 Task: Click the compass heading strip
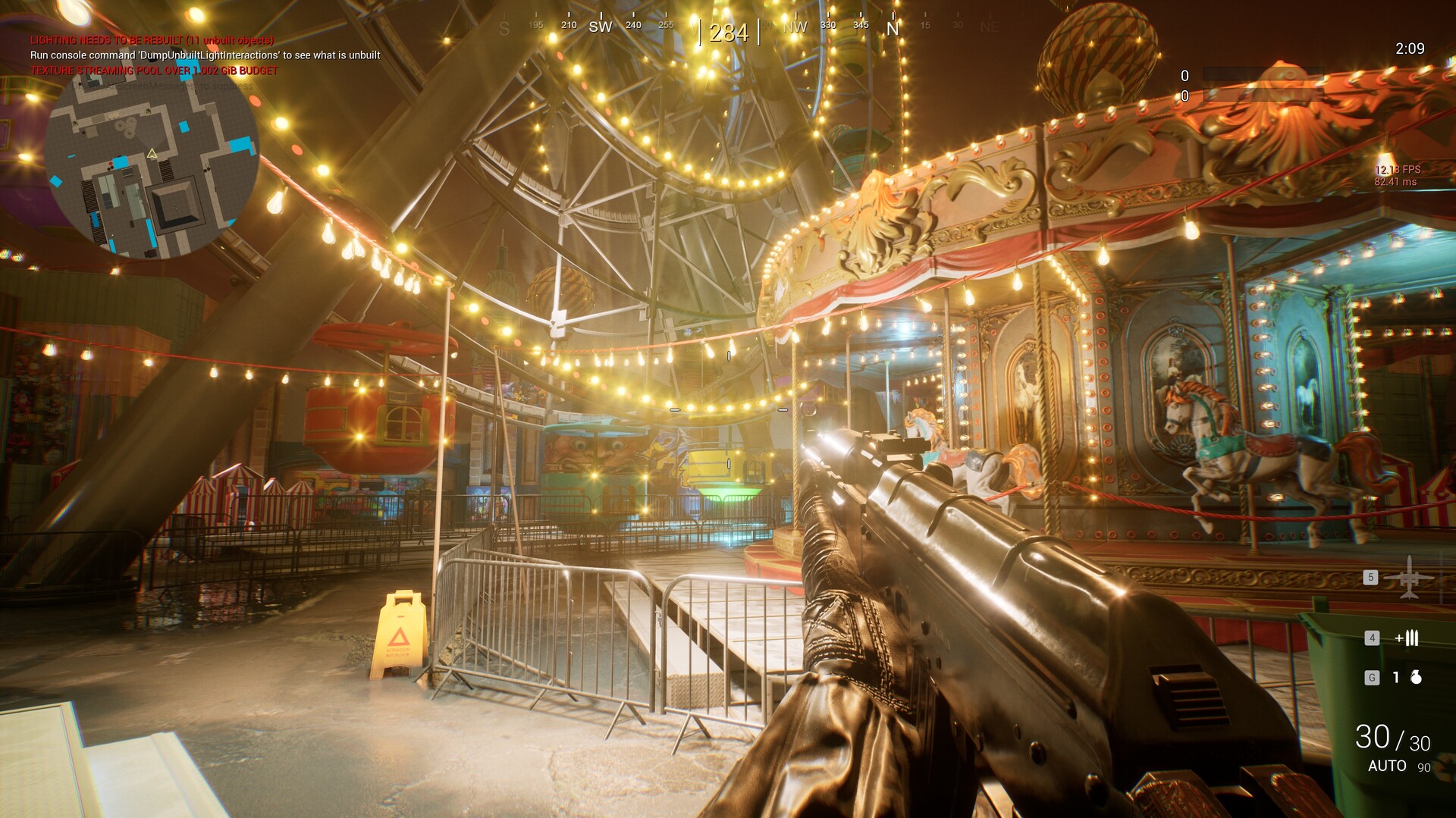728,30
